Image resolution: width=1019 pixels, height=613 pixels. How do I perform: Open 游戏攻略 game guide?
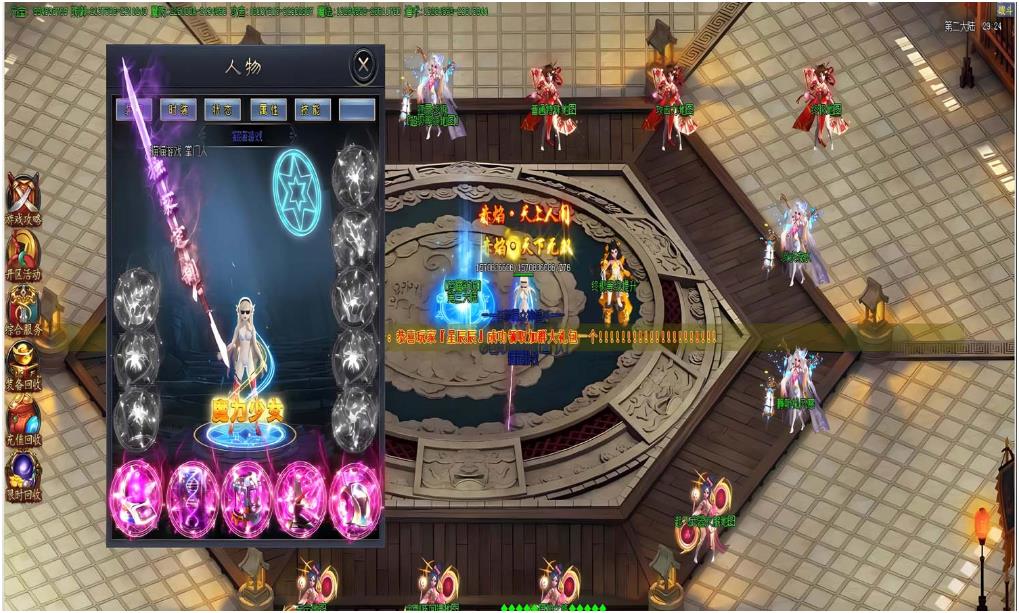24,198
